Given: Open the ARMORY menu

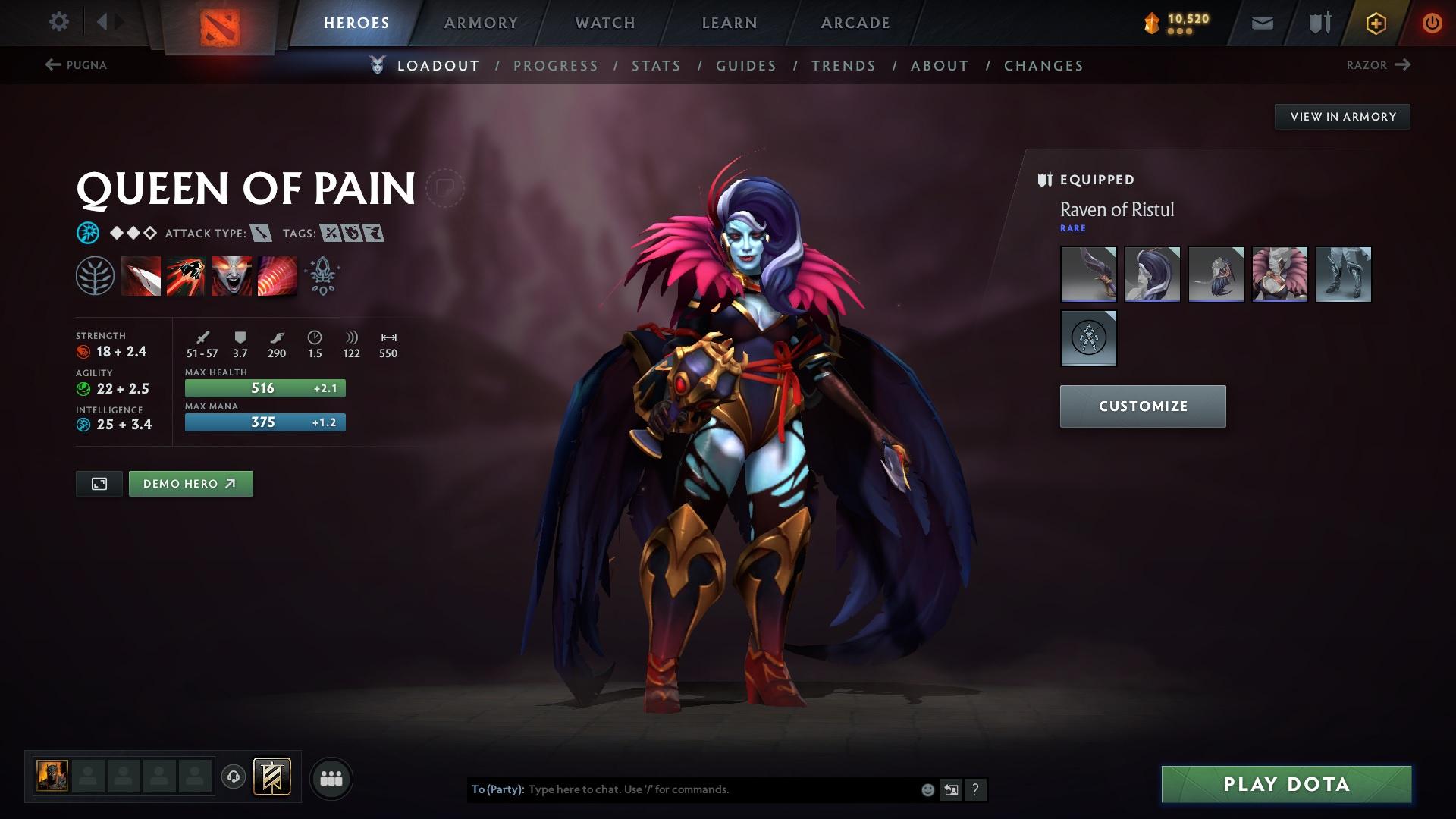Looking at the screenshot, I should coord(481,23).
